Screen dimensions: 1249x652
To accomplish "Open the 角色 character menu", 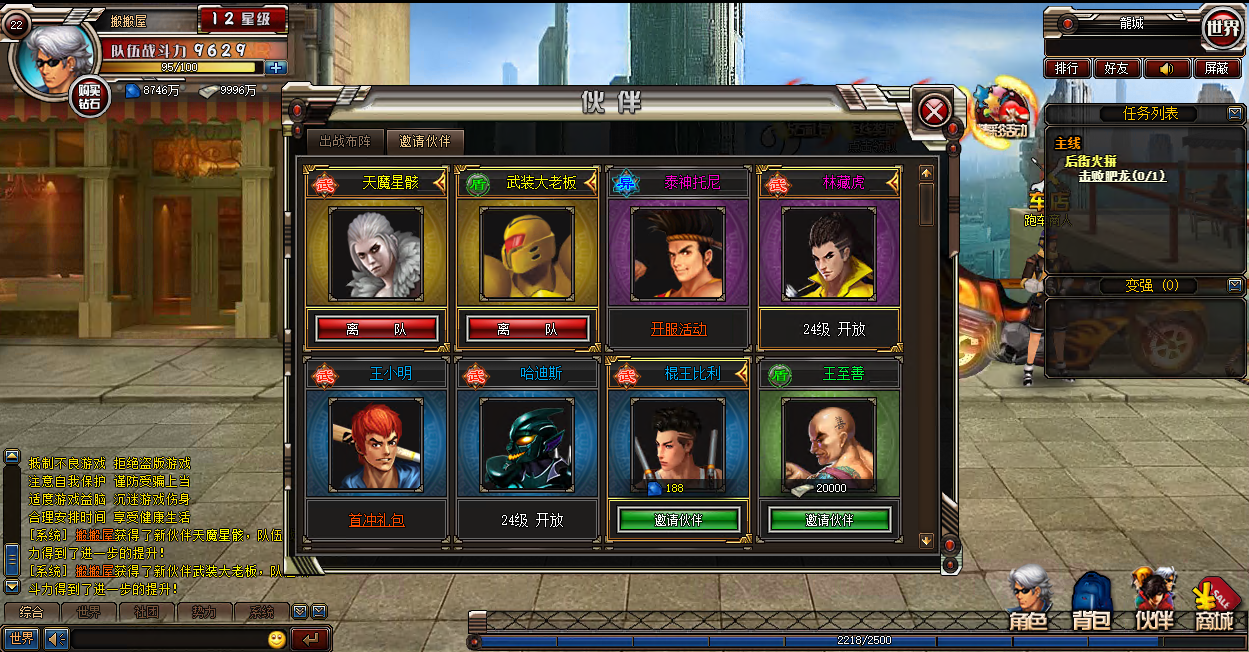I will click(1028, 600).
